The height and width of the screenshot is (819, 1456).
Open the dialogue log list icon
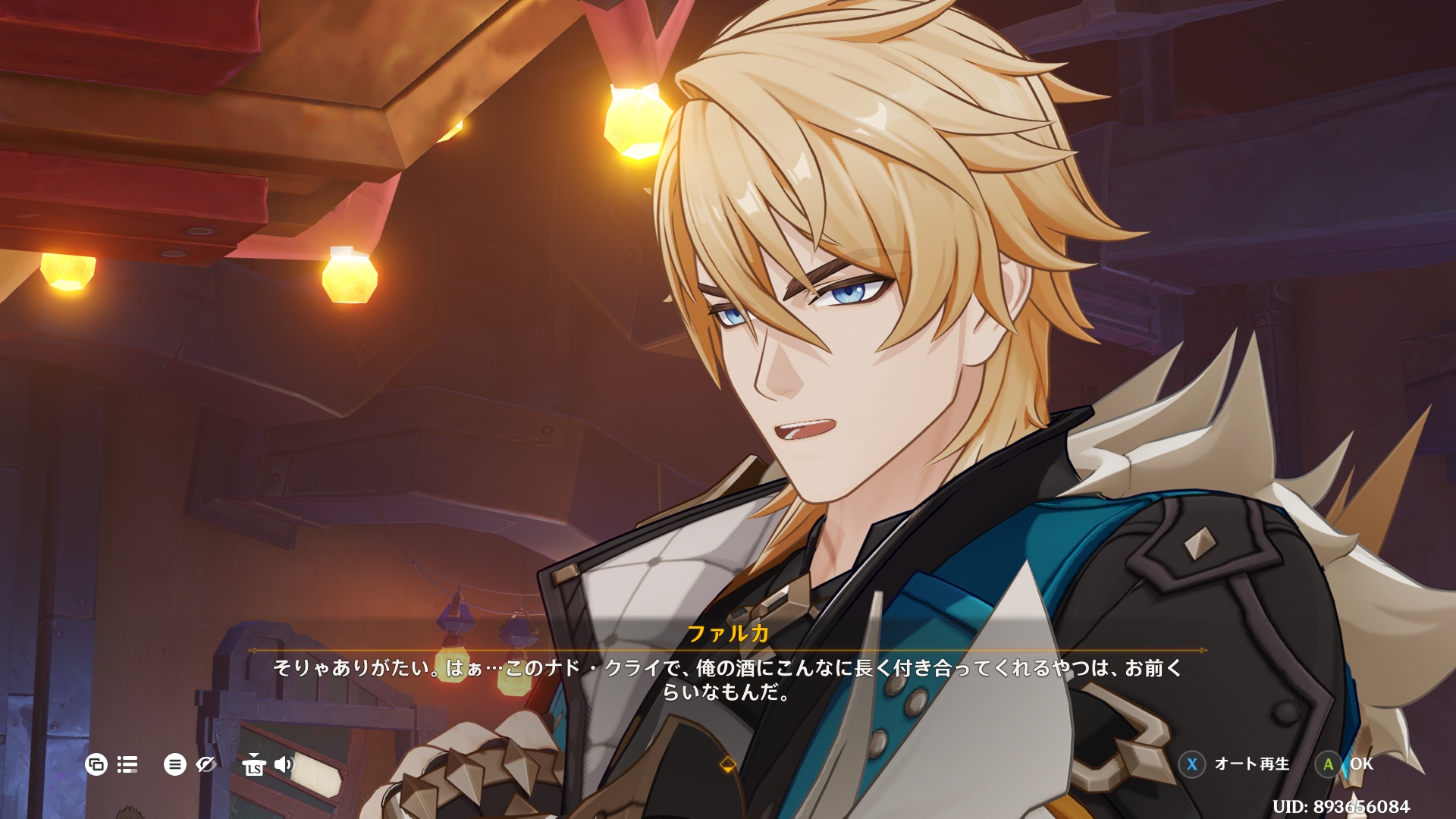click(127, 764)
